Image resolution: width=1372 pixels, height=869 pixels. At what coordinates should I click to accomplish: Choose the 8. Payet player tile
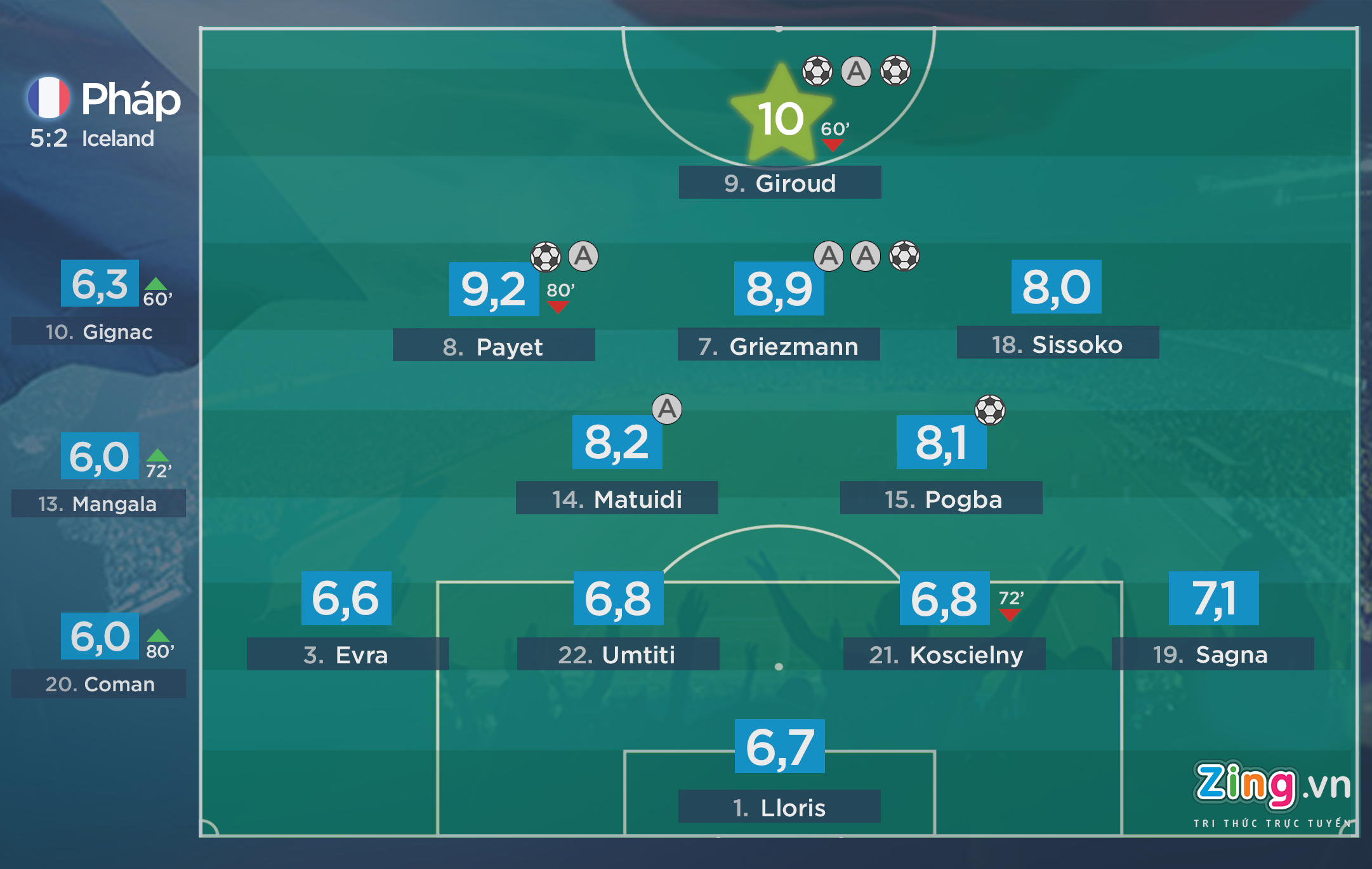pyautogui.click(x=493, y=346)
